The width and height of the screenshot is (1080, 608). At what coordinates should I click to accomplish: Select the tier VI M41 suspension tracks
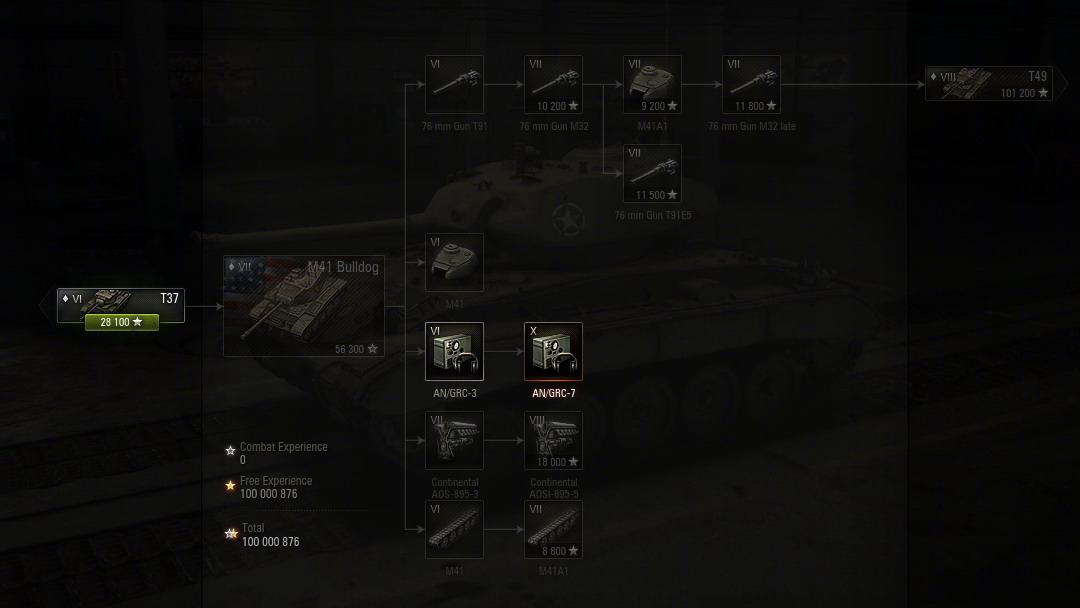click(454, 529)
